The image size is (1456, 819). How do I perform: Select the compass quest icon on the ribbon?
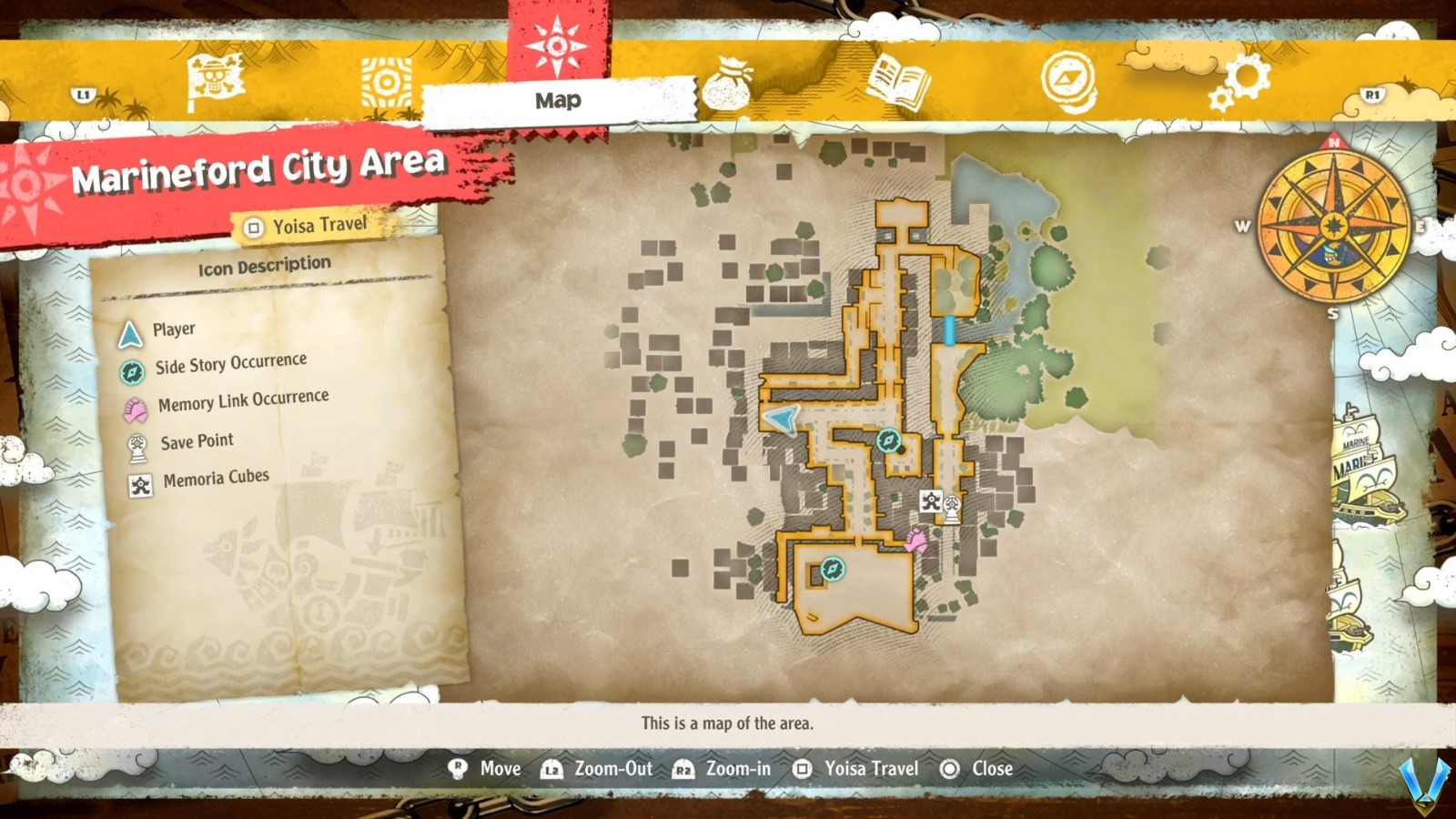[x=1069, y=77]
